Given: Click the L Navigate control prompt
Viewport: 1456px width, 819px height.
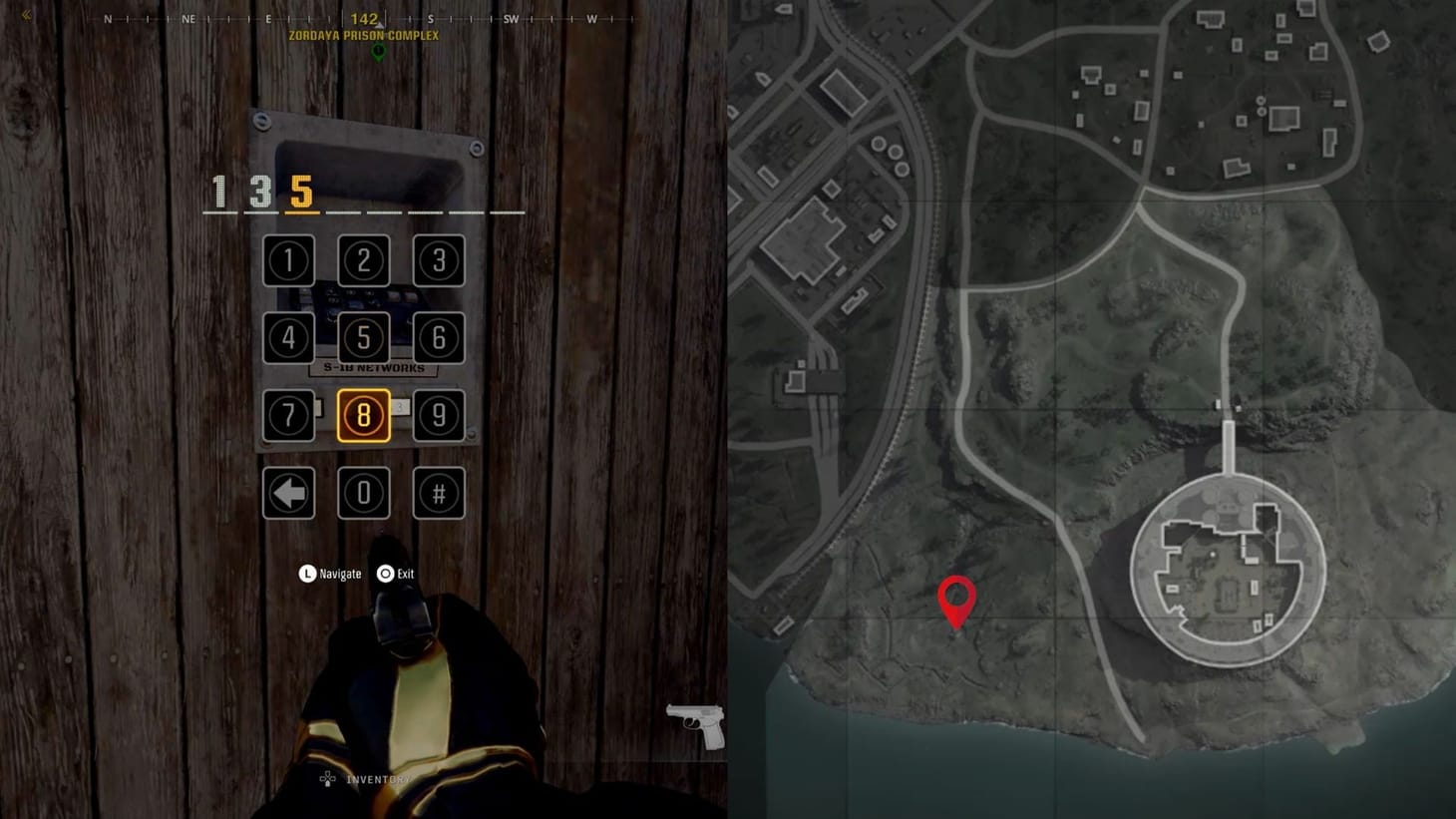Looking at the screenshot, I should [x=331, y=574].
